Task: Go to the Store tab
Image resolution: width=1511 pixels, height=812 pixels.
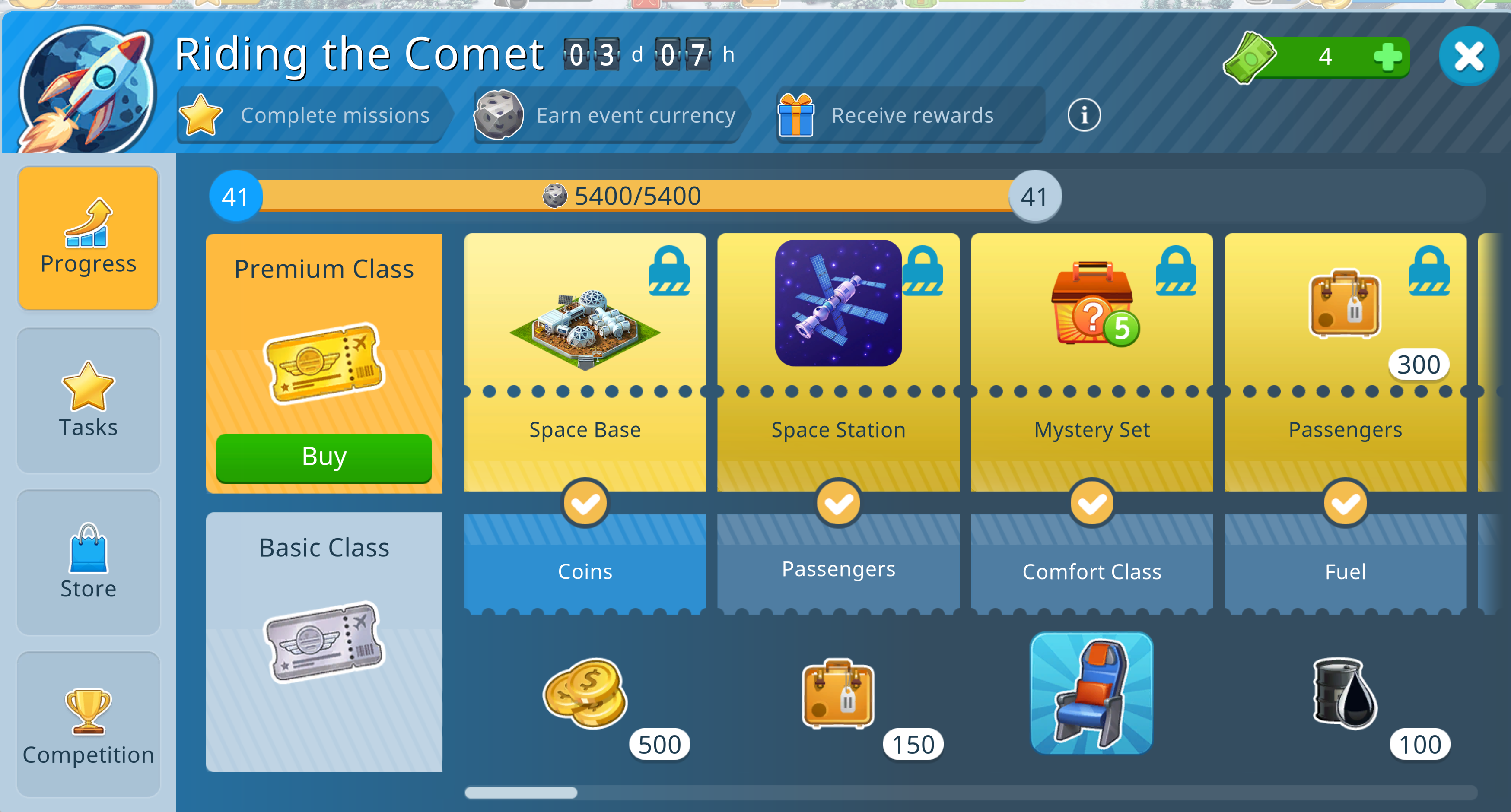Action: coord(89,562)
